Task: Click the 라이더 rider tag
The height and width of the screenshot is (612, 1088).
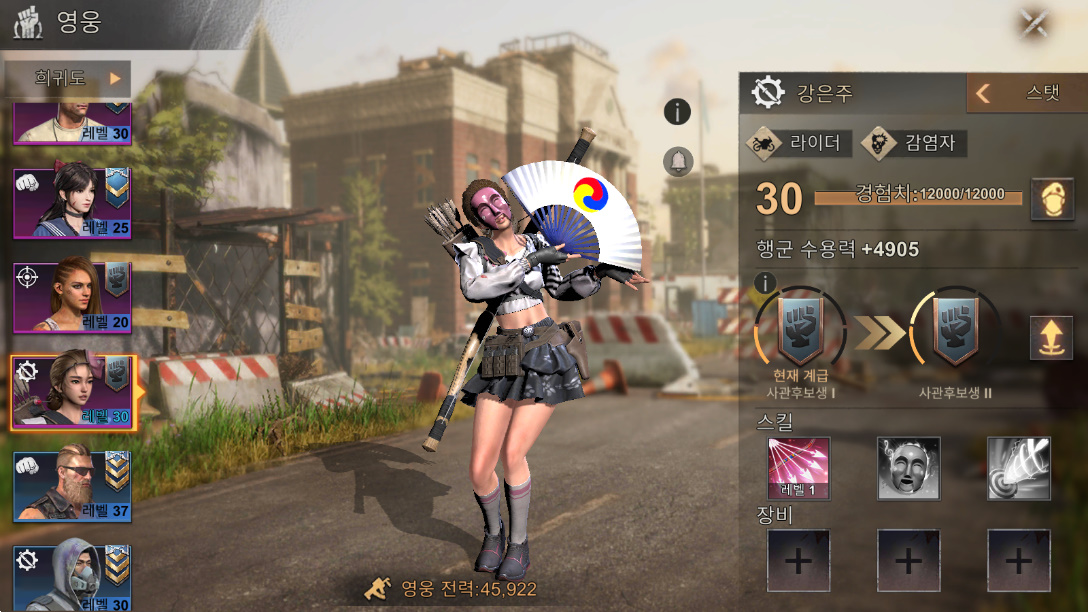Action: (x=800, y=143)
